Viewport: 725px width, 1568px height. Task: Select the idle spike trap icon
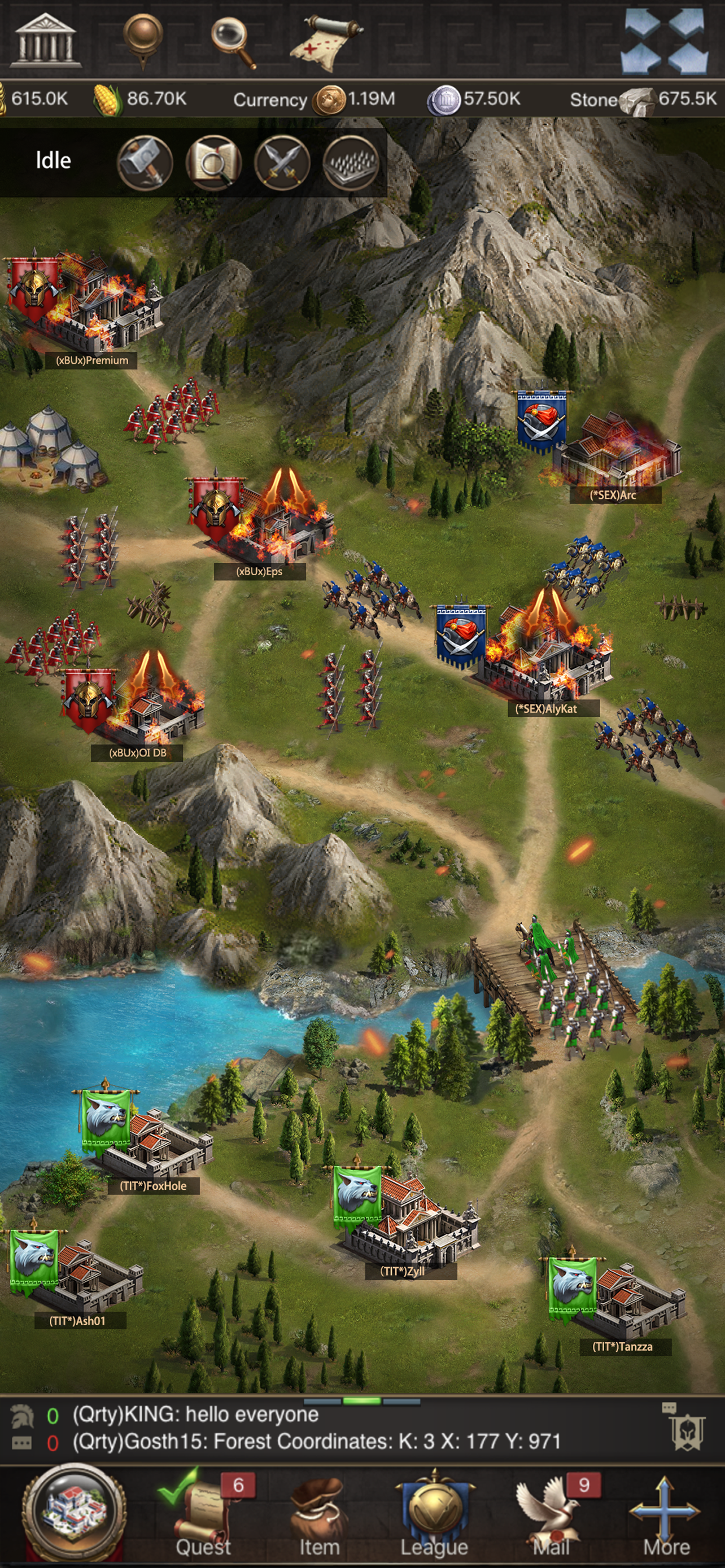(351, 163)
